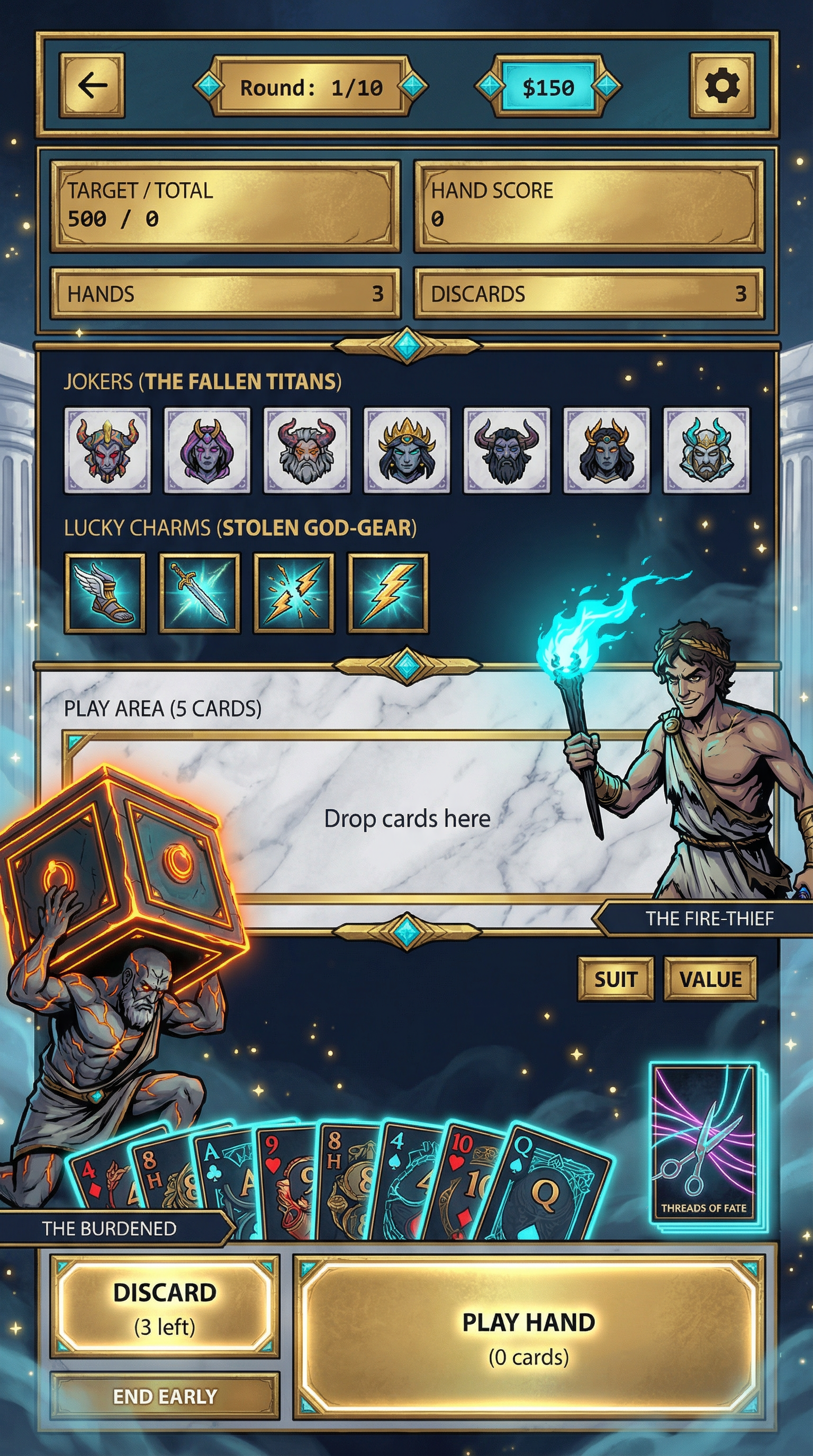This screenshot has width=813, height=1456.
Task: Select the sword lucky charm
Action: [199, 593]
